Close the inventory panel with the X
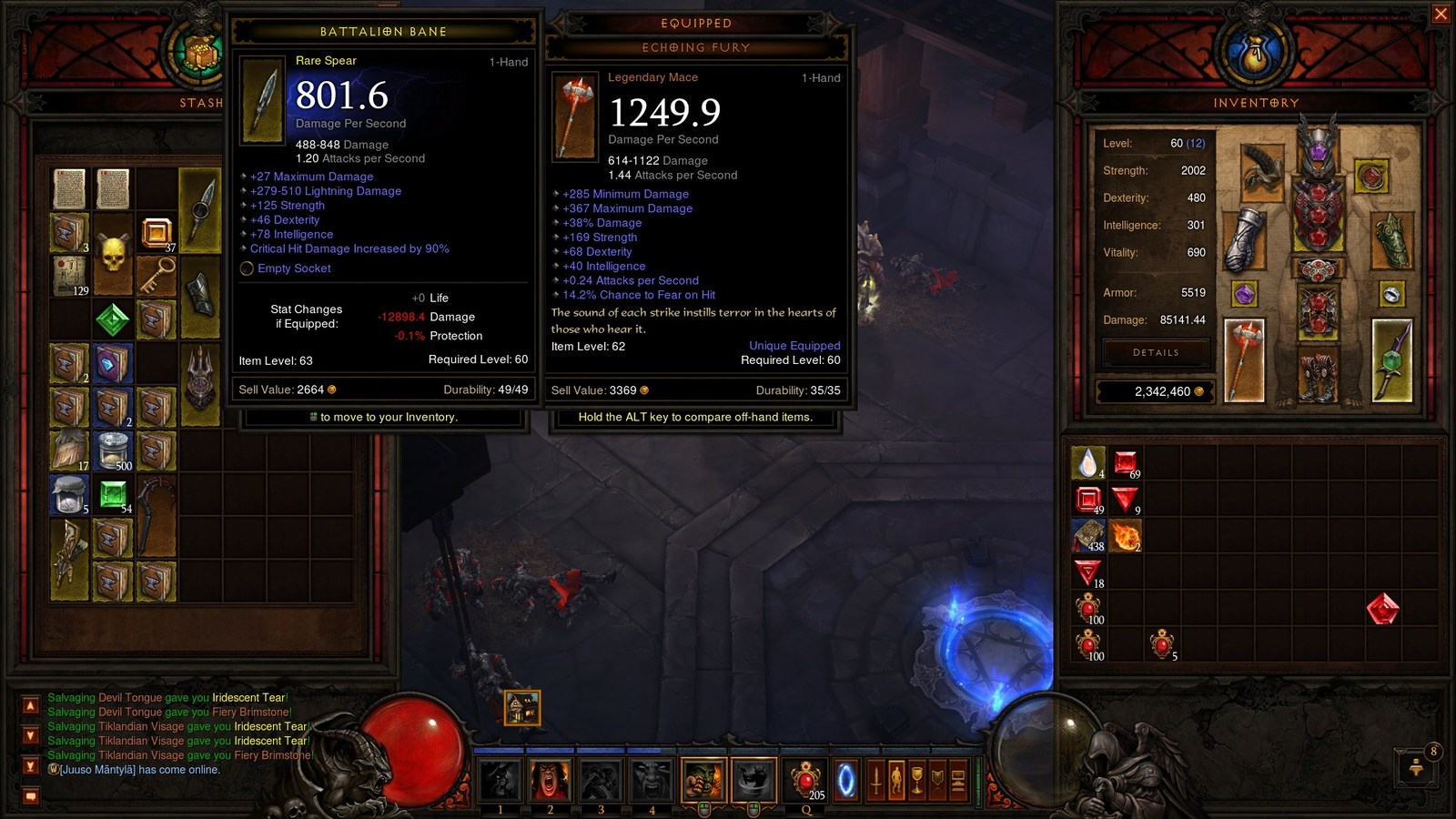The height and width of the screenshot is (819, 1456). tap(1441, 14)
